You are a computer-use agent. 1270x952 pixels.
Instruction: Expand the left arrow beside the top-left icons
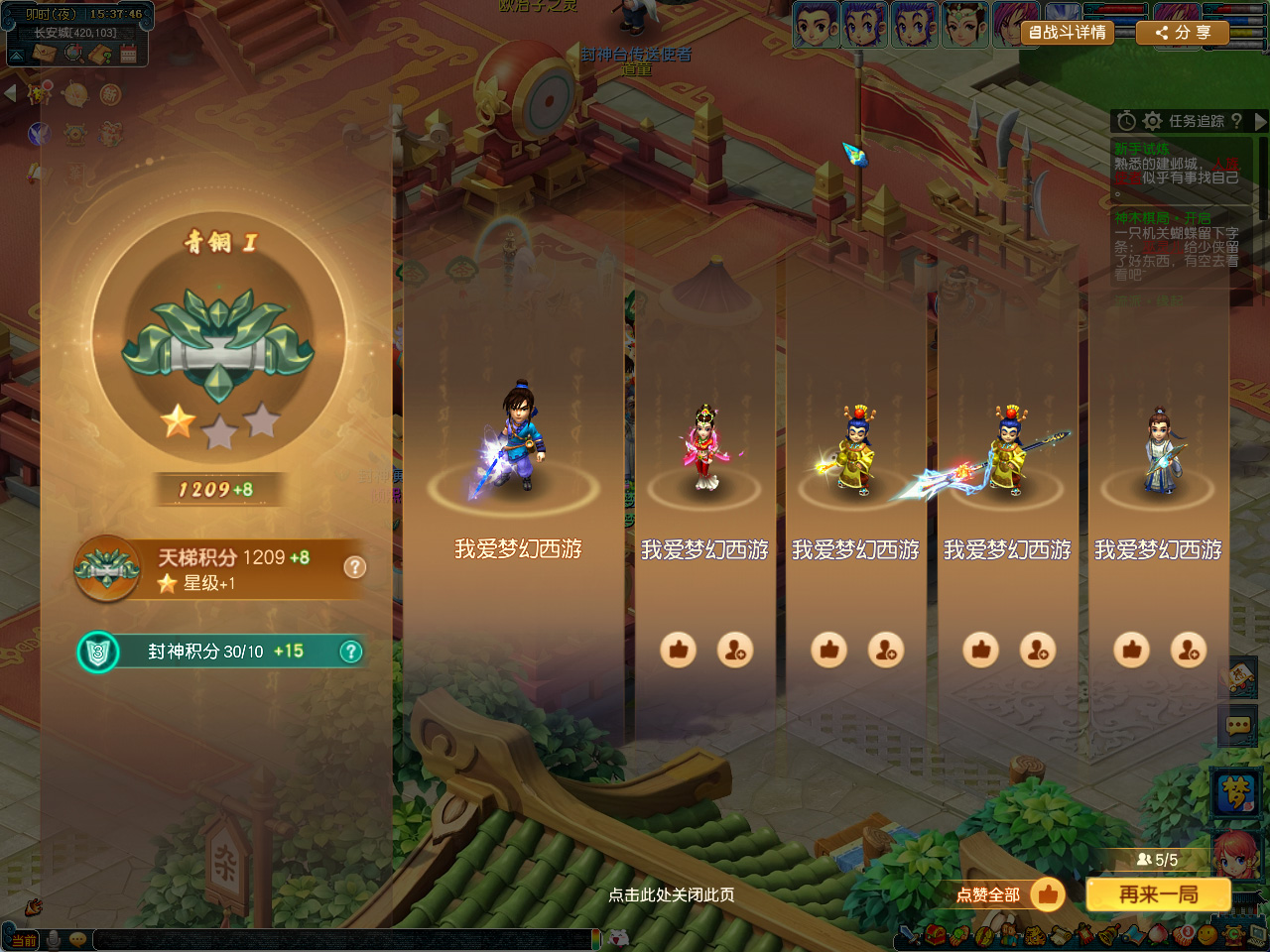[x=11, y=94]
